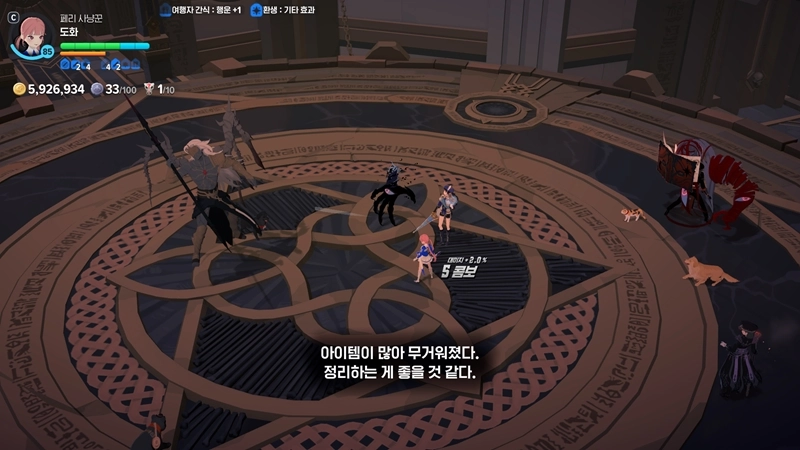
Task: Select the 여행자 간식 luck buff icon
Action: [166, 9]
